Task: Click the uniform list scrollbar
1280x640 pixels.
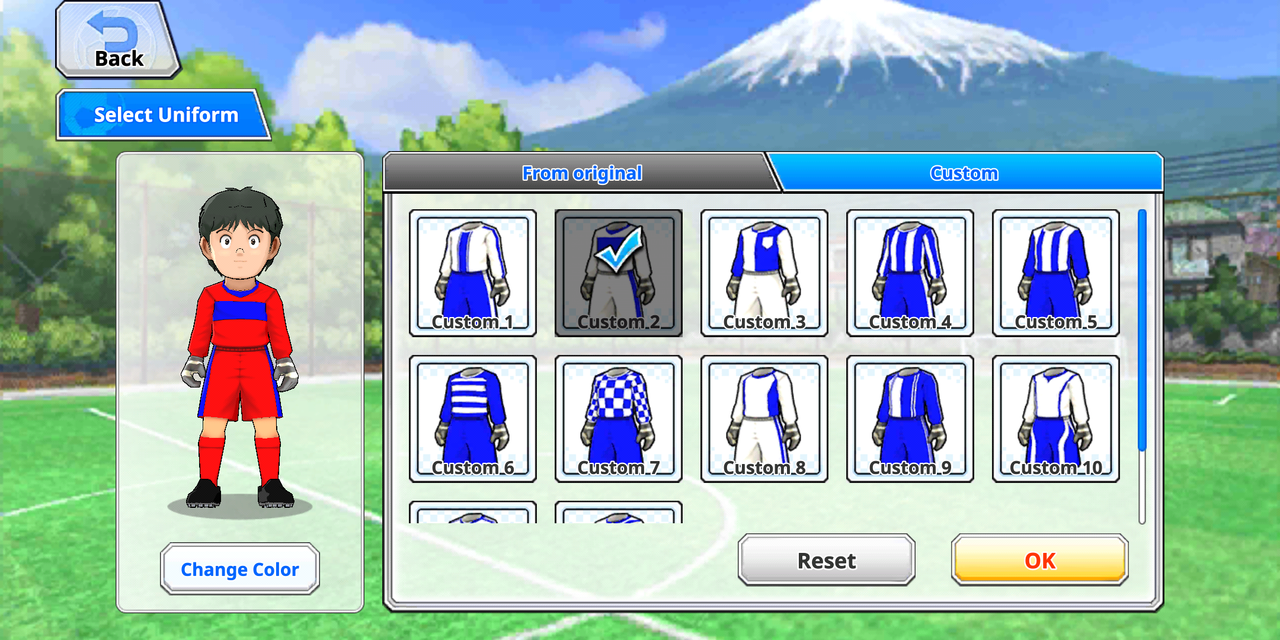Action: click(x=1142, y=330)
